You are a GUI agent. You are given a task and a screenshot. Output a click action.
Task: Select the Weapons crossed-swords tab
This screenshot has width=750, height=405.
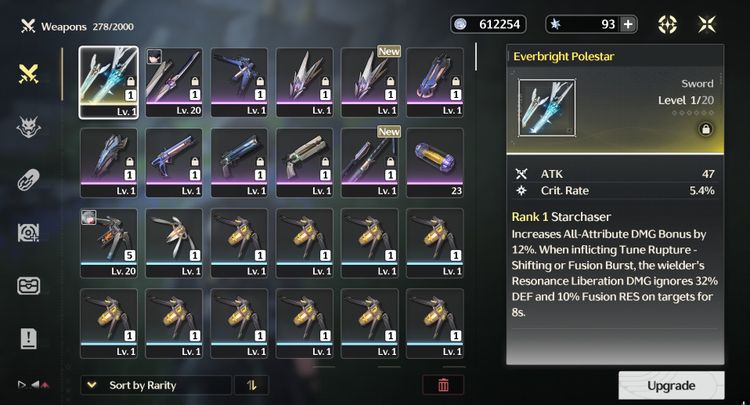29,74
